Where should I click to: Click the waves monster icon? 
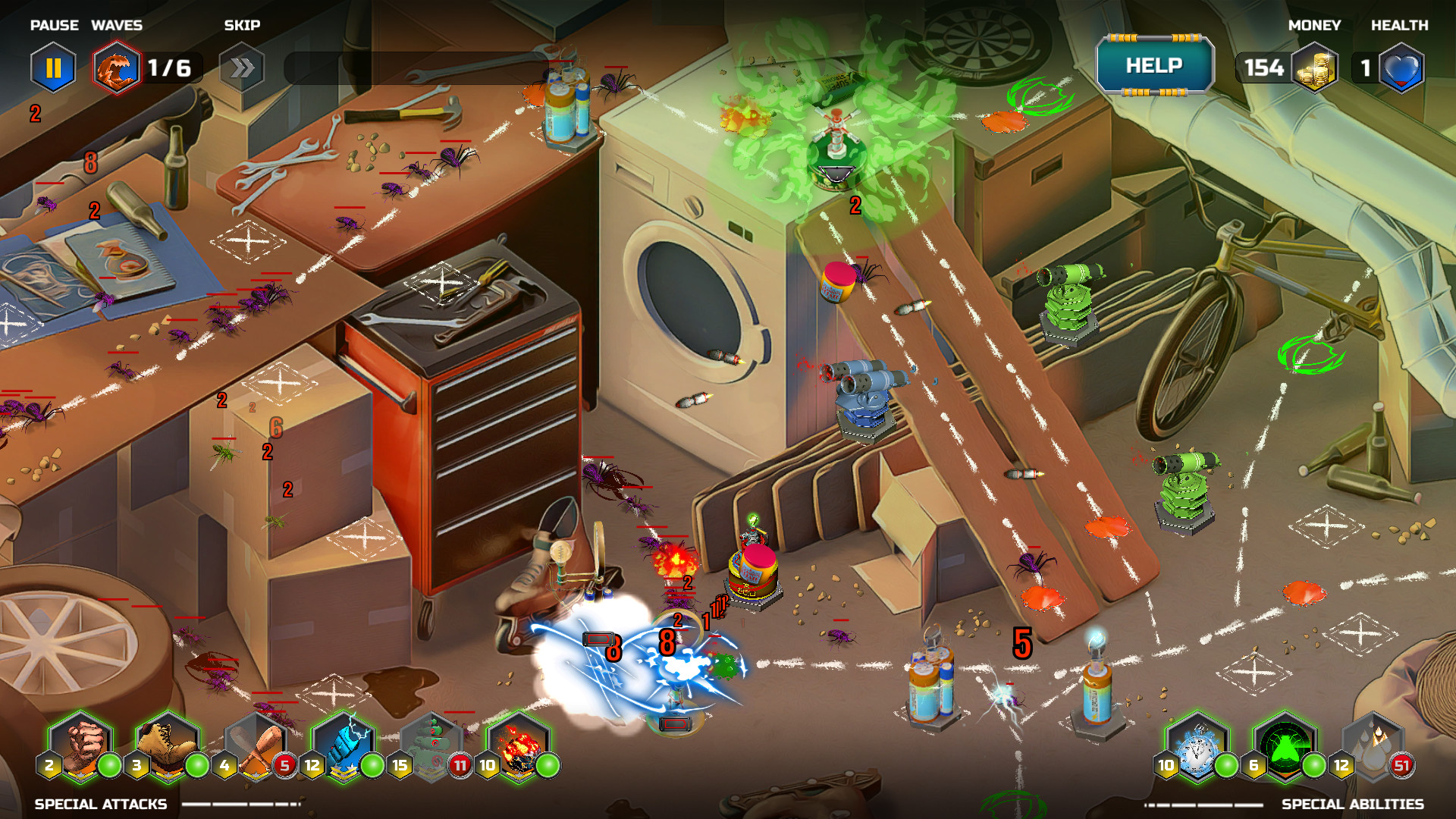116,68
